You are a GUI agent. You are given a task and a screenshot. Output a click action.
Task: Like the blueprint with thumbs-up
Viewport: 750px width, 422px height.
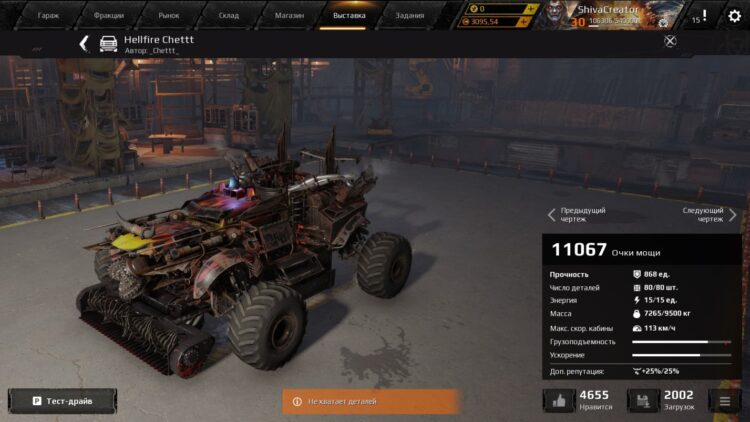pyautogui.click(x=559, y=400)
